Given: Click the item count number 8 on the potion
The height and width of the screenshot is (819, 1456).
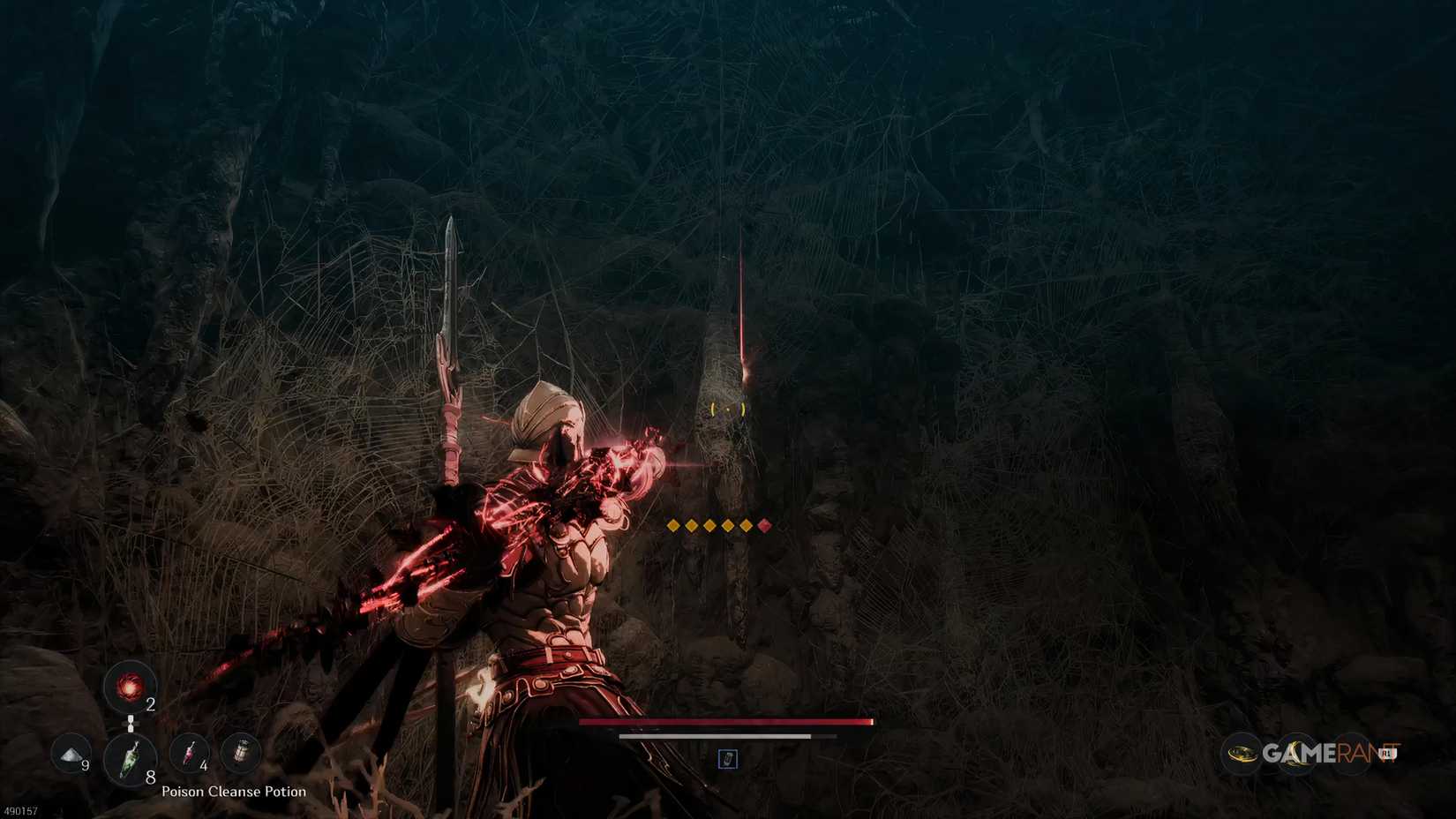Looking at the screenshot, I should [149, 778].
